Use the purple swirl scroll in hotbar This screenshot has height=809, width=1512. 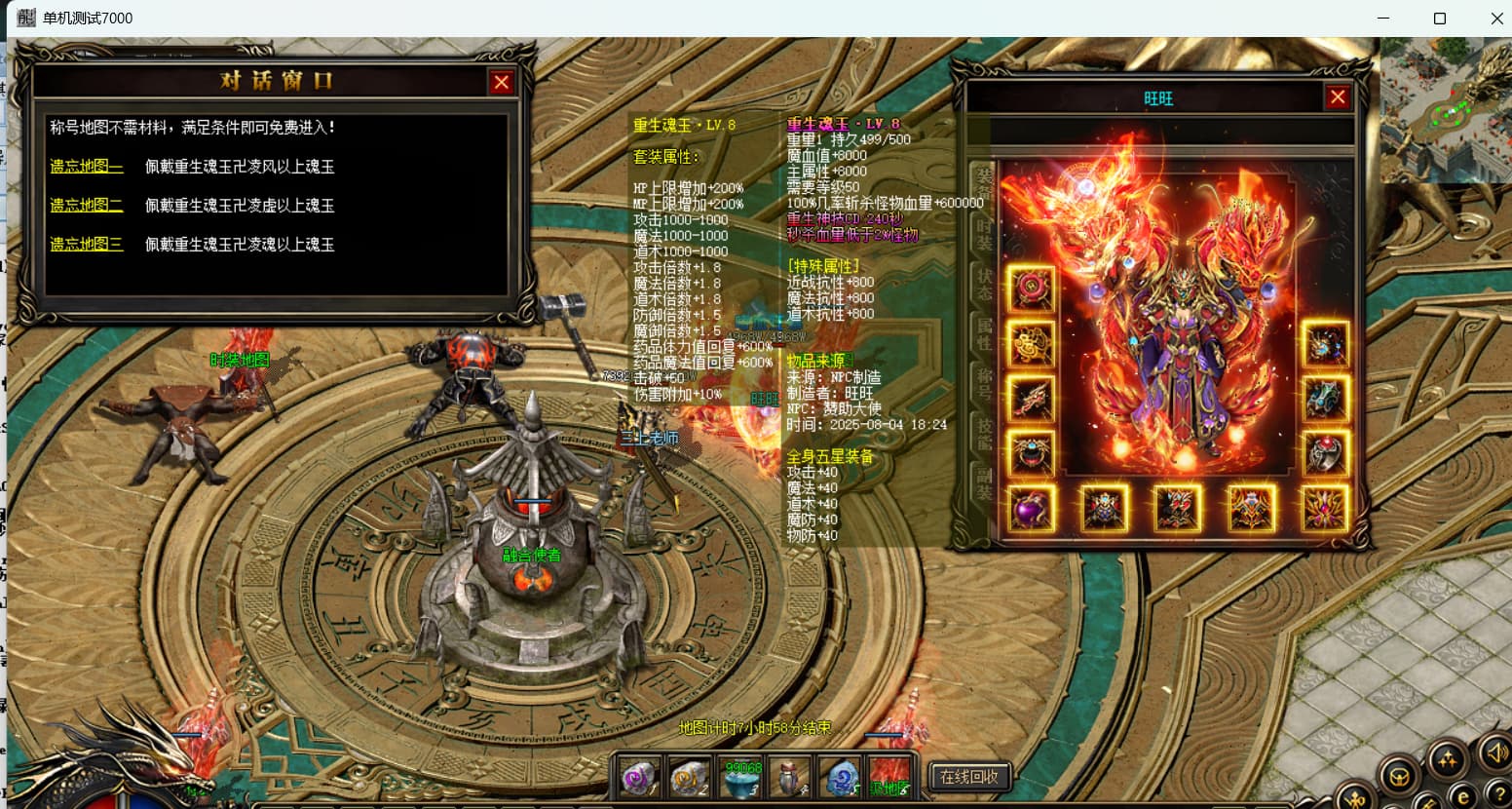coord(640,777)
